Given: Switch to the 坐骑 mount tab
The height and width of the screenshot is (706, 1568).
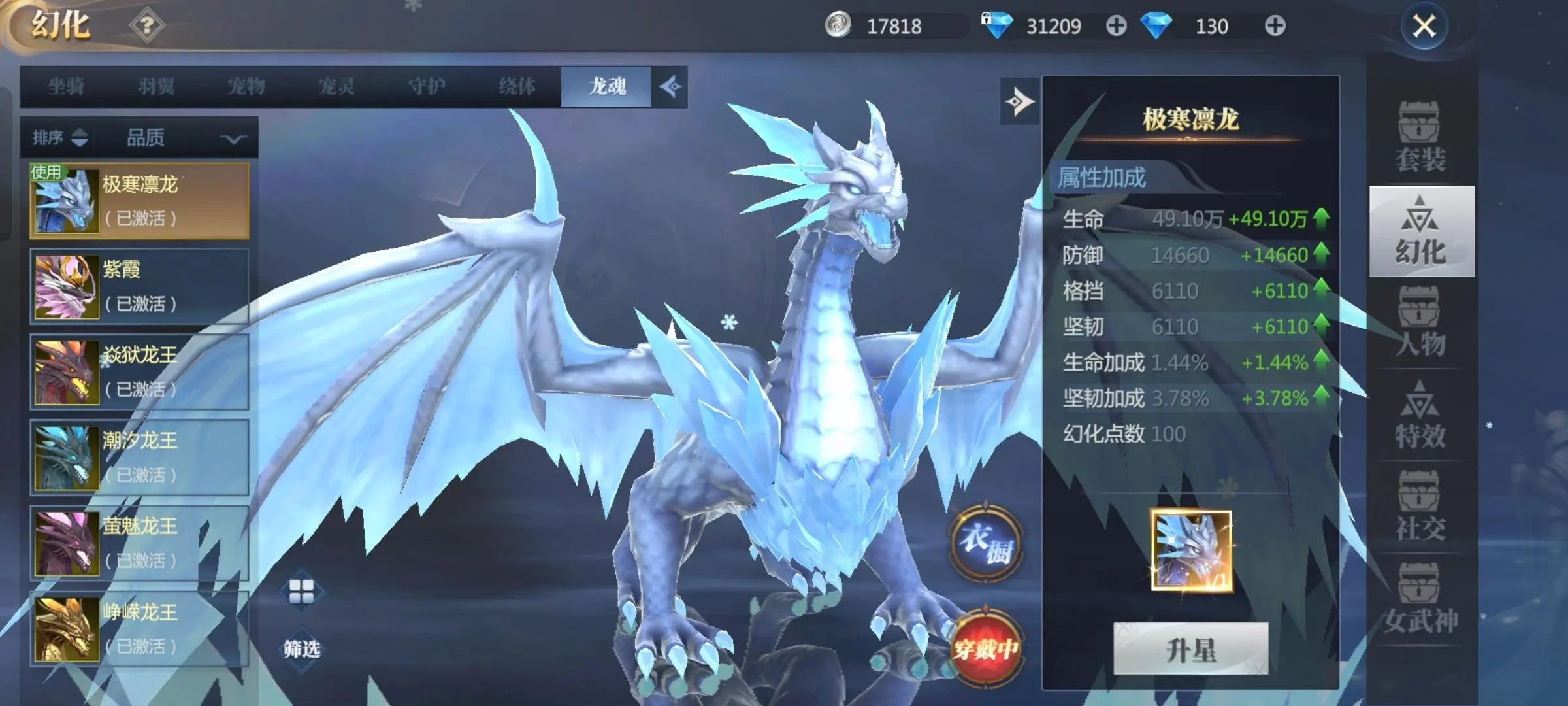Looking at the screenshot, I should click(x=65, y=86).
